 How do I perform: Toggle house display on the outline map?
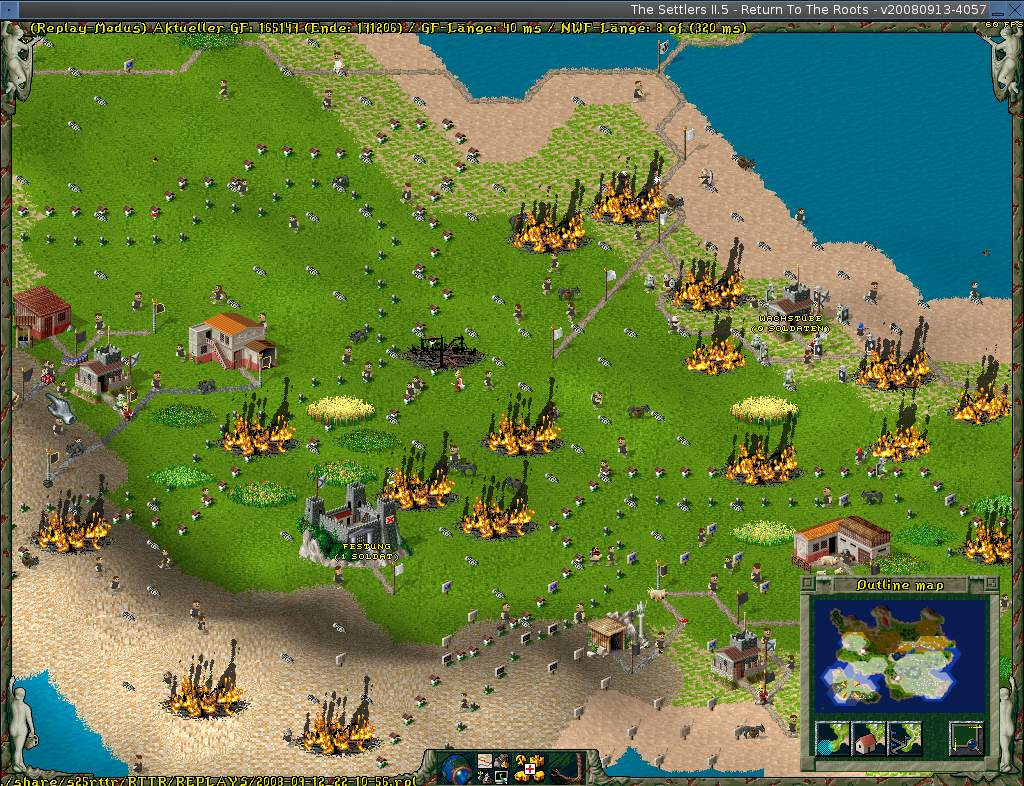pyautogui.click(x=867, y=739)
